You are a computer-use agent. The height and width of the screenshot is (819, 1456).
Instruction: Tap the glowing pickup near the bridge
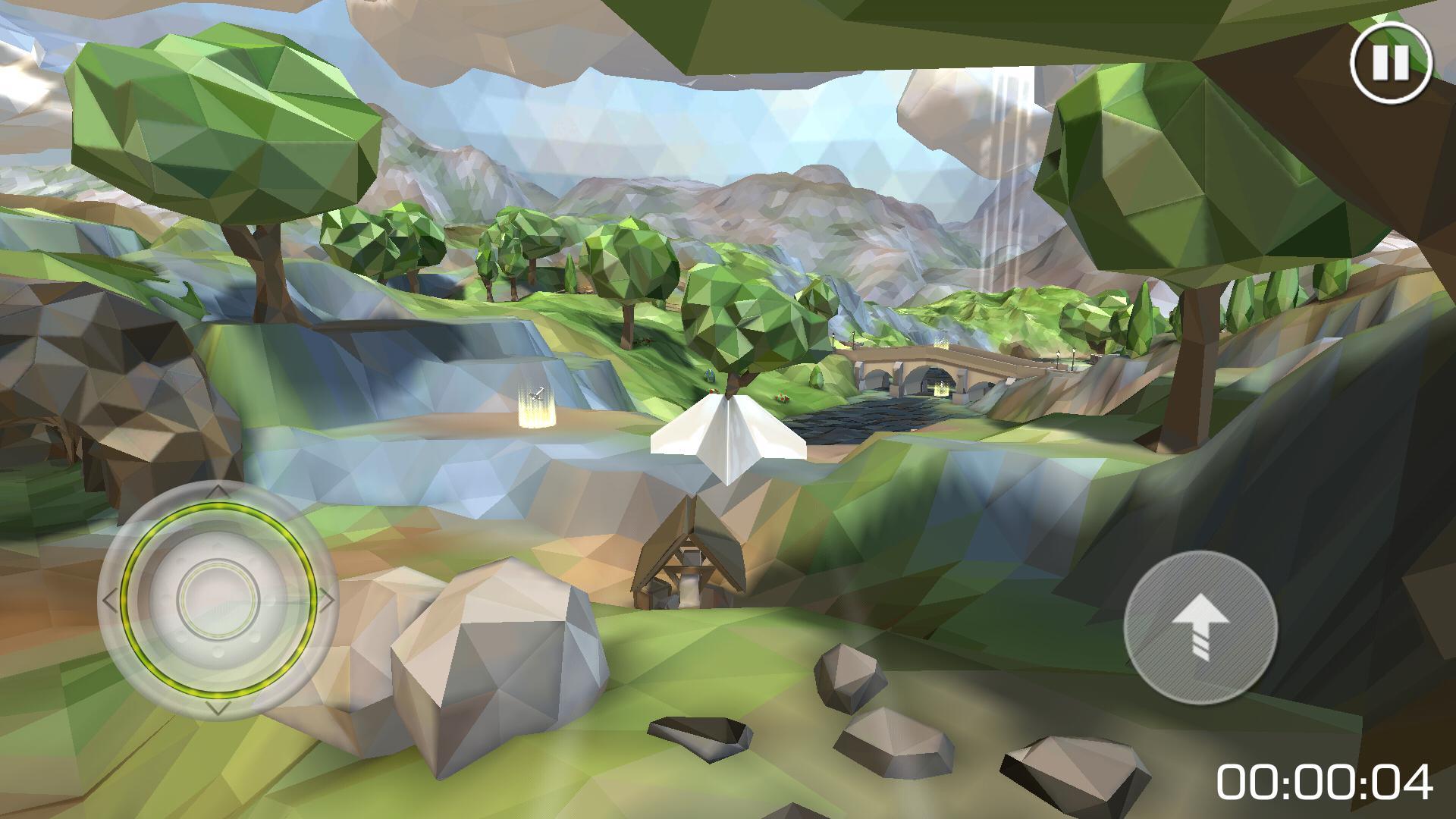[940, 388]
